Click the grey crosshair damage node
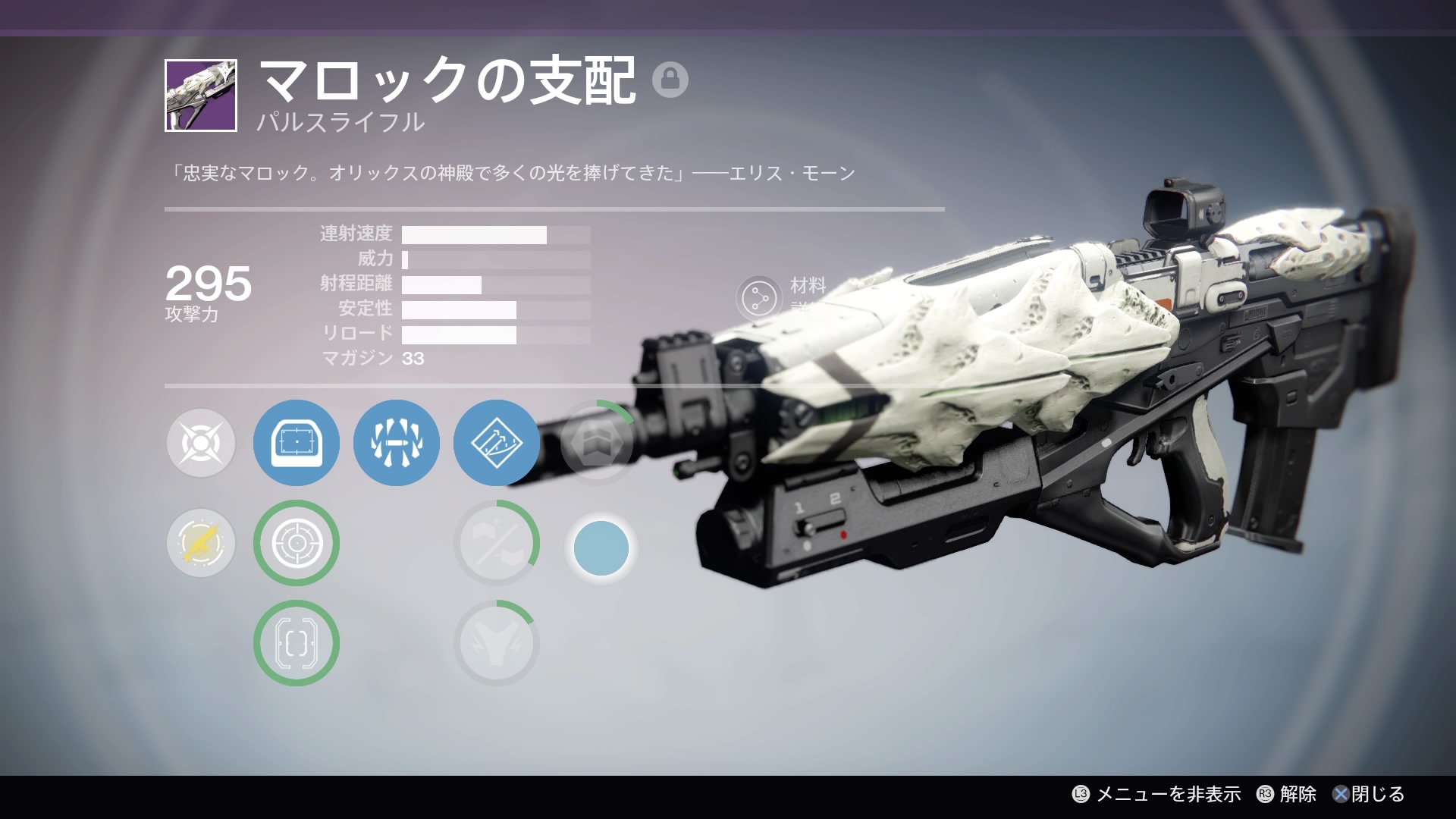Viewport: 1456px width, 819px height. 201,443
